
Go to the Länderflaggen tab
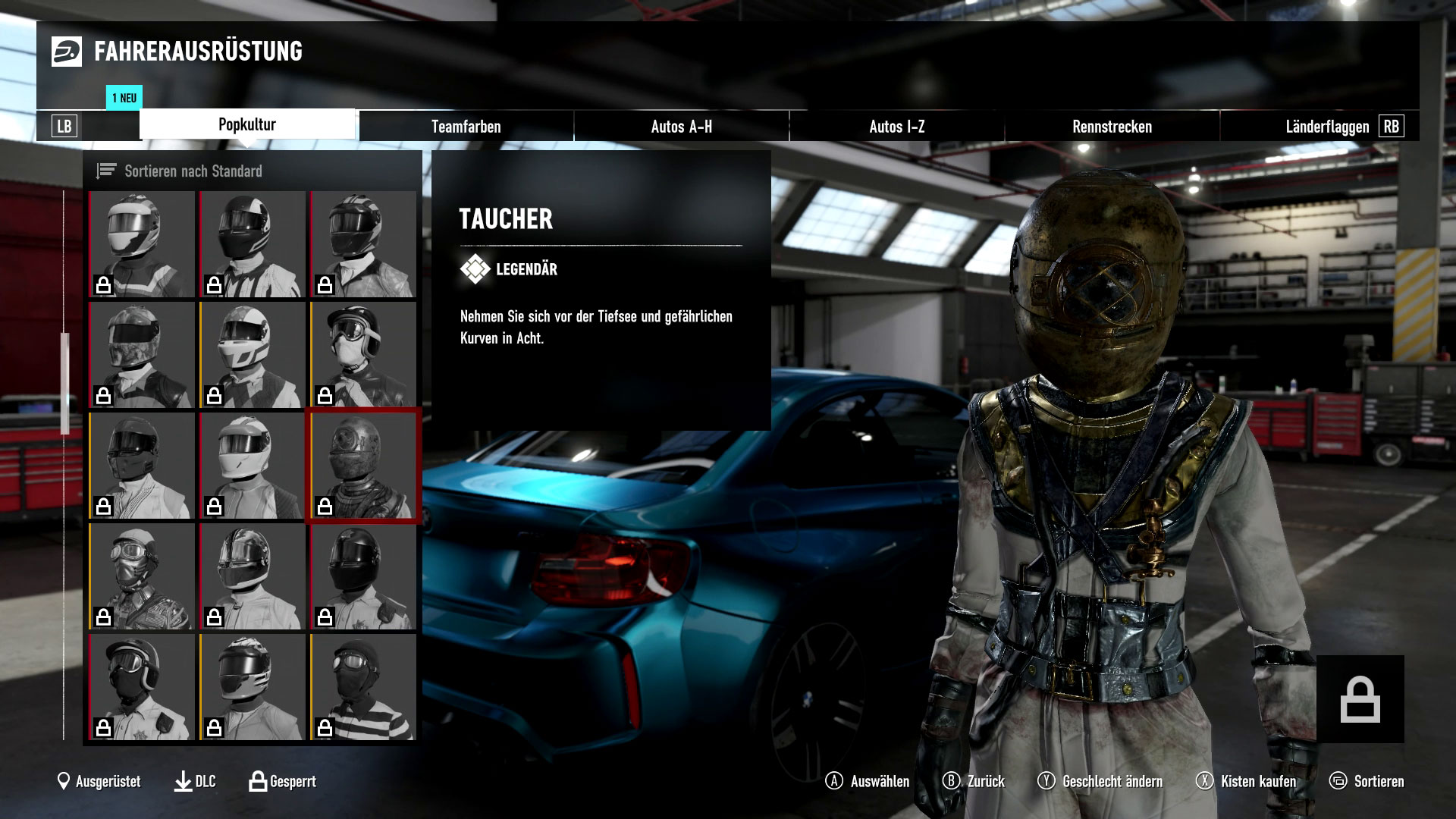pyautogui.click(x=1326, y=127)
